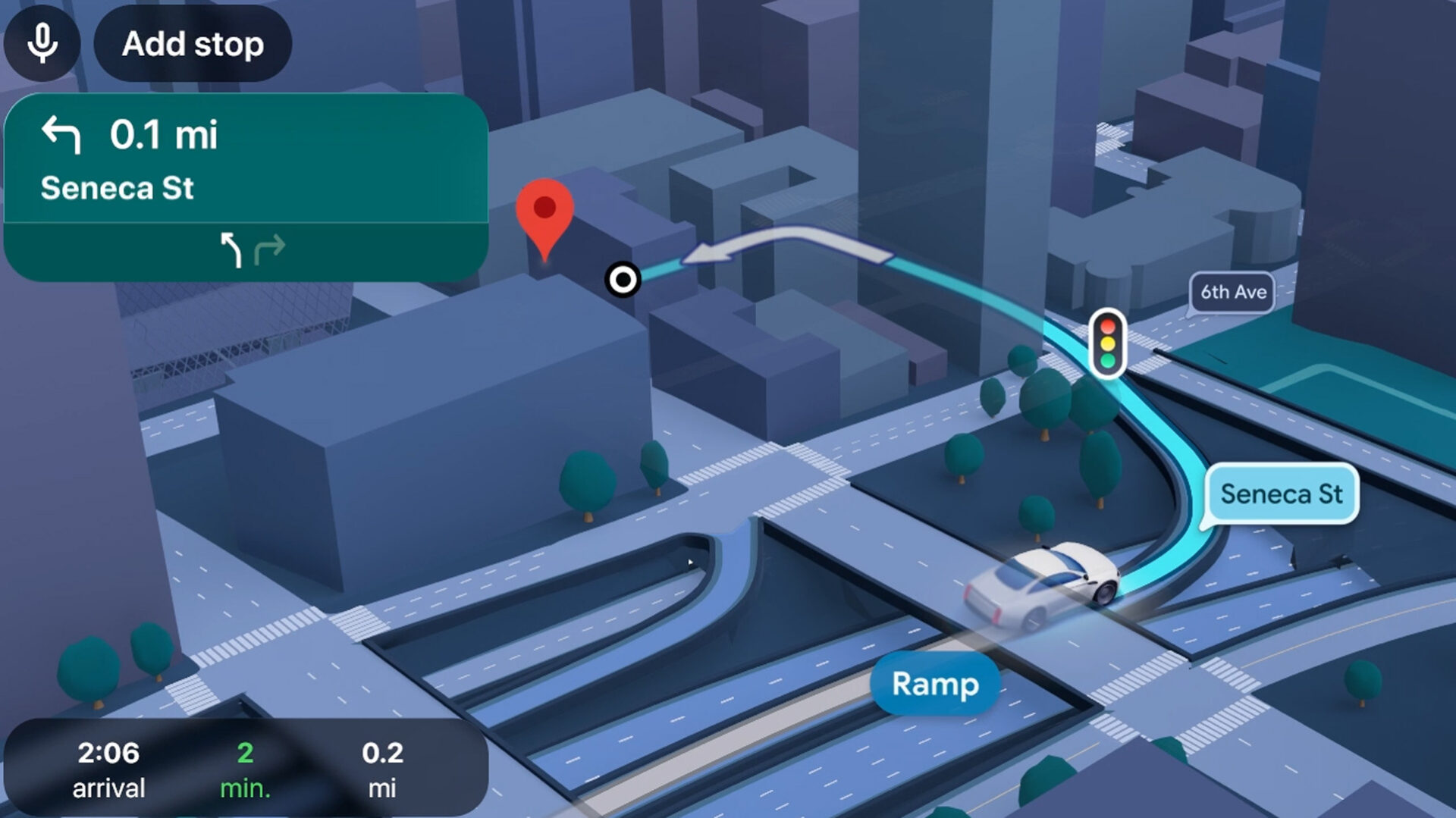1456x818 pixels.
Task: Tap the Seneca St callout bubble
Action: [1281, 494]
